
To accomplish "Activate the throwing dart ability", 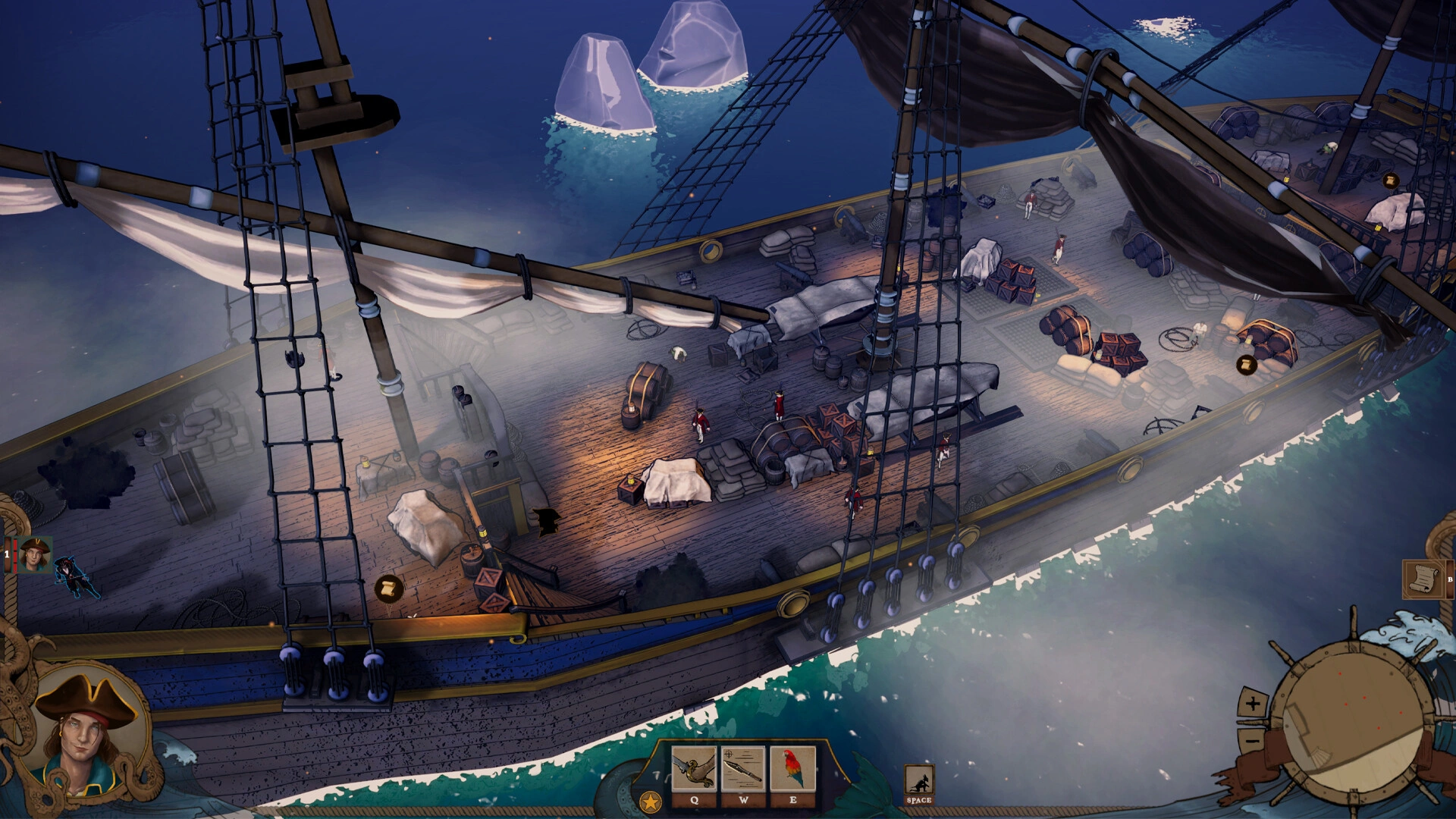I will [743, 768].
